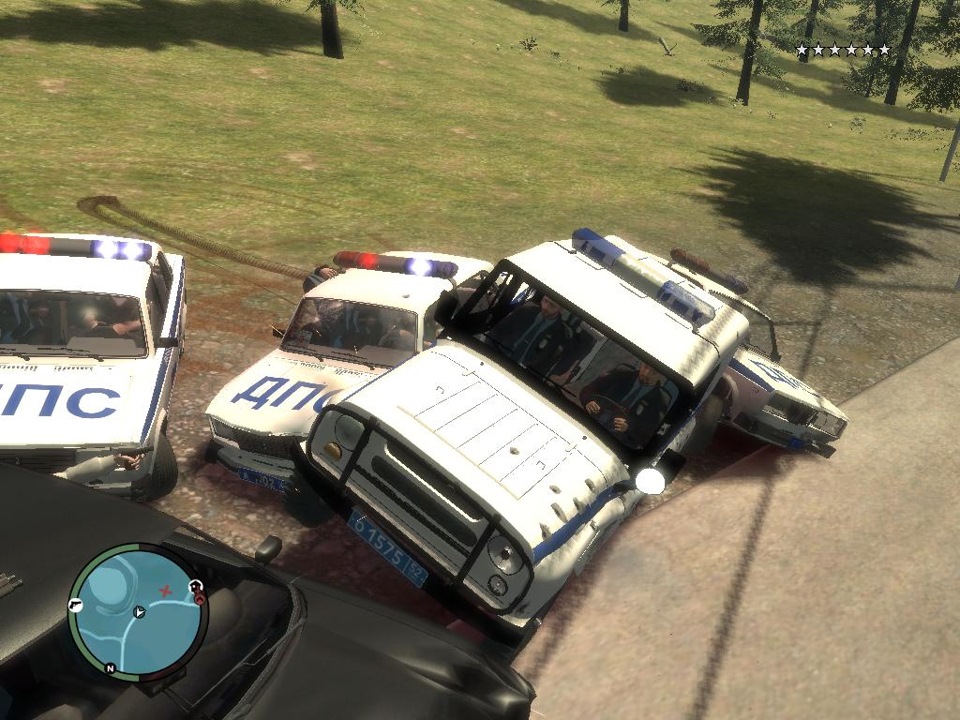Screen dimensions: 960x720
Task: Click the six-star wanted level indicator
Action: [842, 49]
